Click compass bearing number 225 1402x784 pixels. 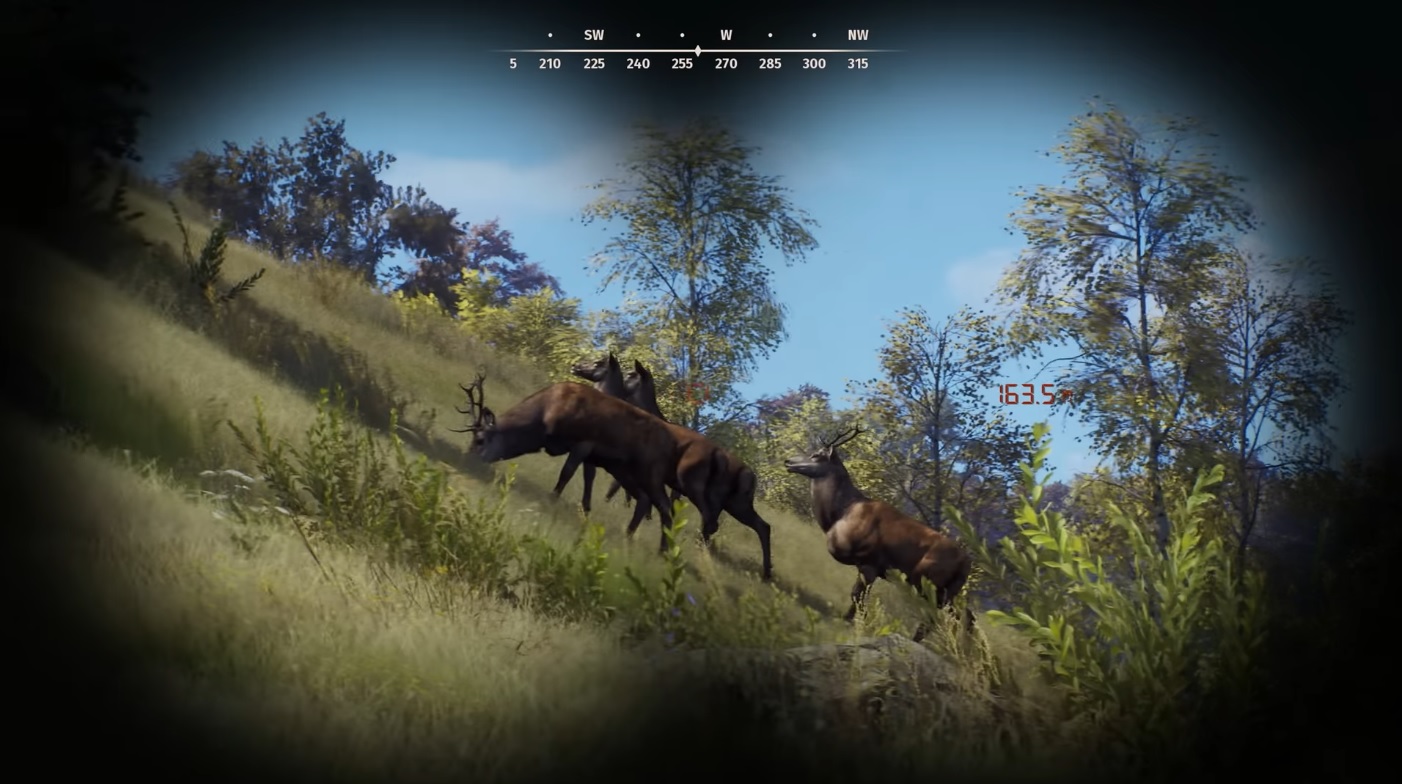[x=594, y=63]
